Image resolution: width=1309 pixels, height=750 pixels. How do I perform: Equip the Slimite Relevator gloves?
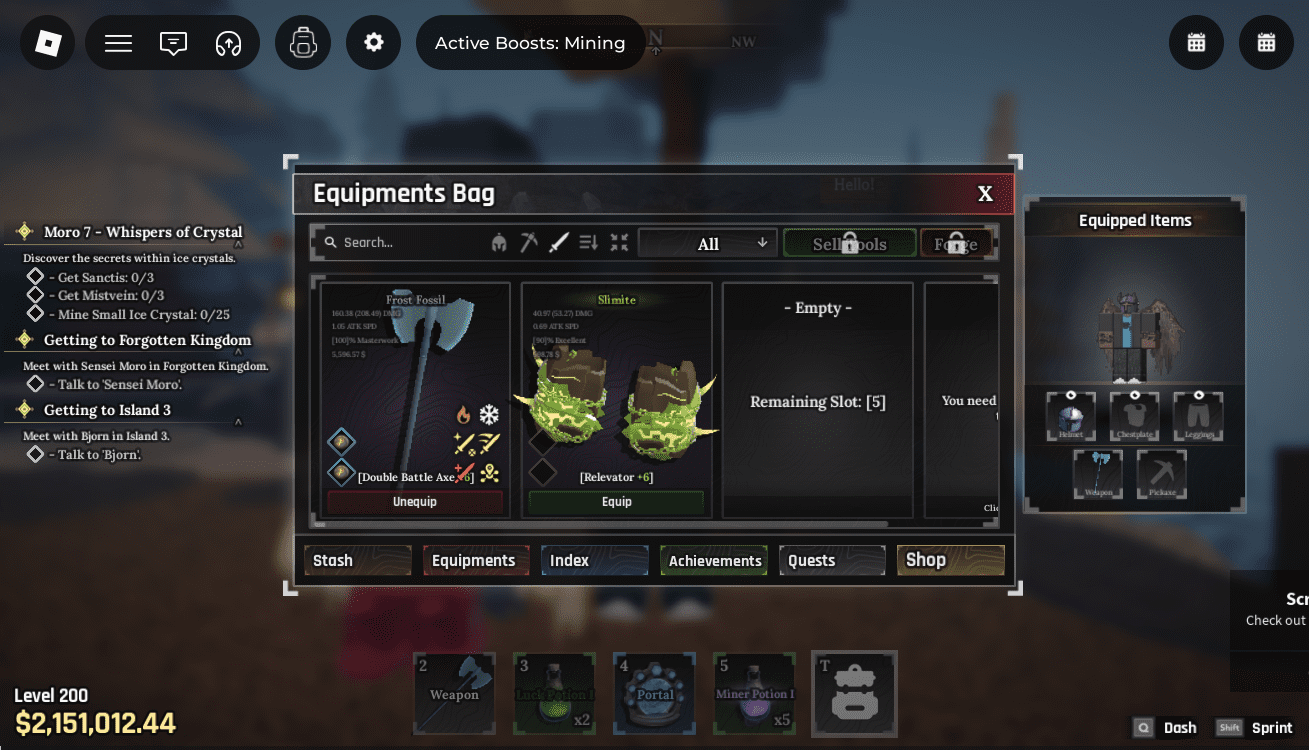[x=616, y=502]
